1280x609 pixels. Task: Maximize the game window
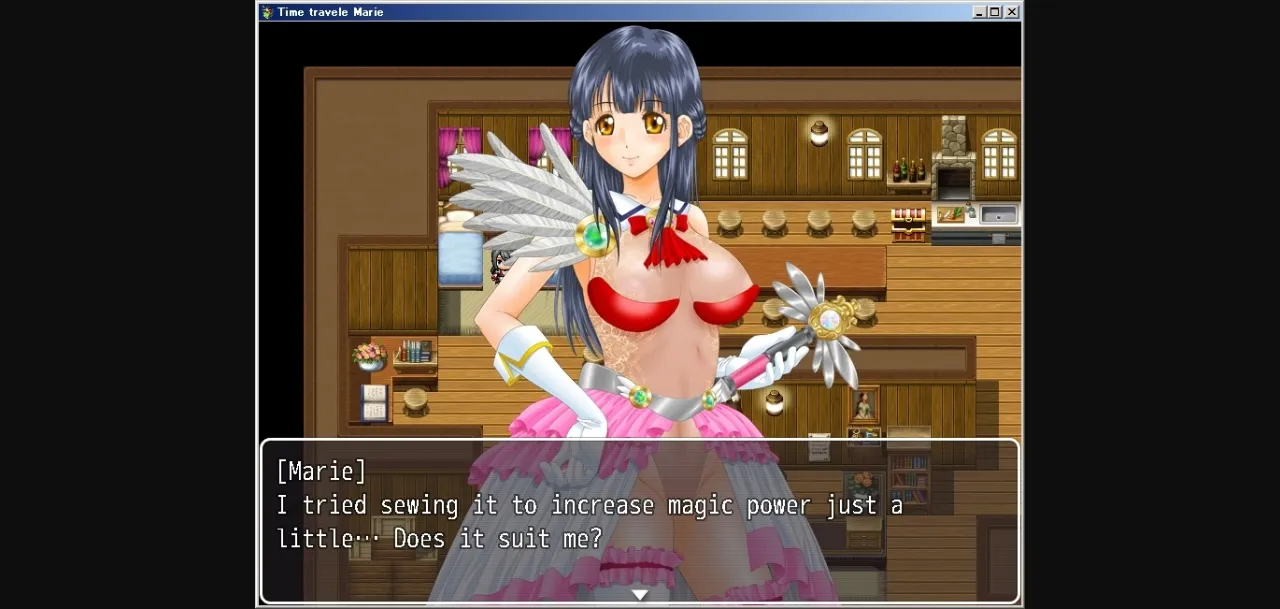(995, 12)
